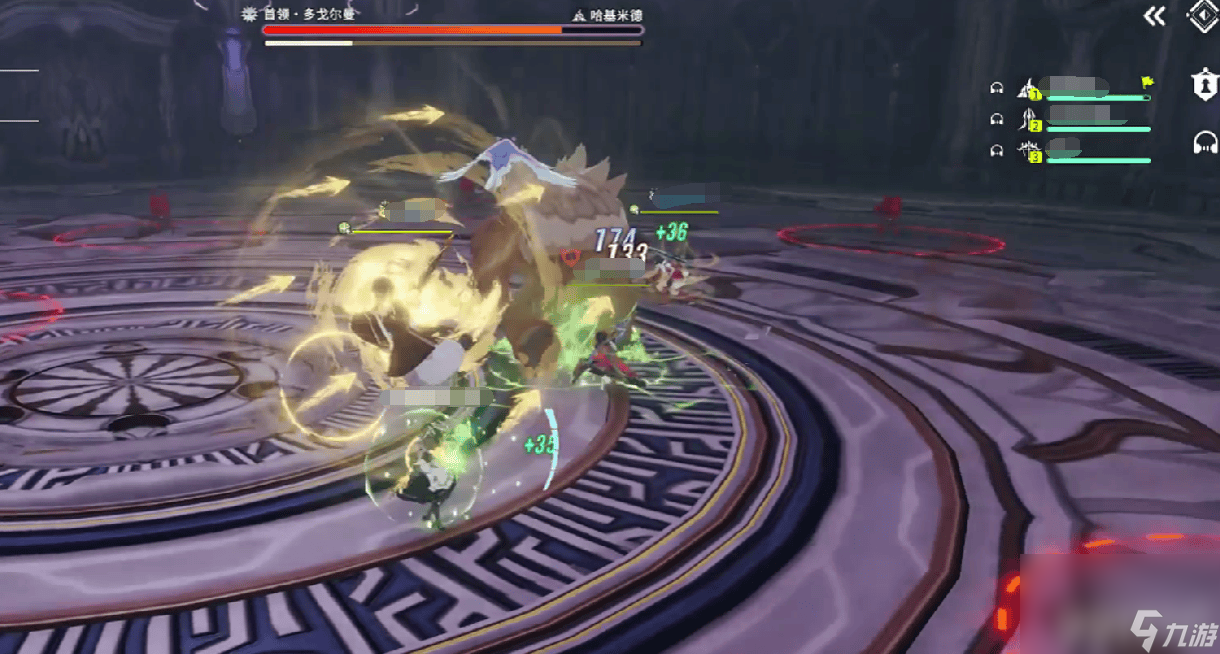This screenshot has height=654, width=1220.
Task: Tap the shield banner icon
Action: (1205, 85)
